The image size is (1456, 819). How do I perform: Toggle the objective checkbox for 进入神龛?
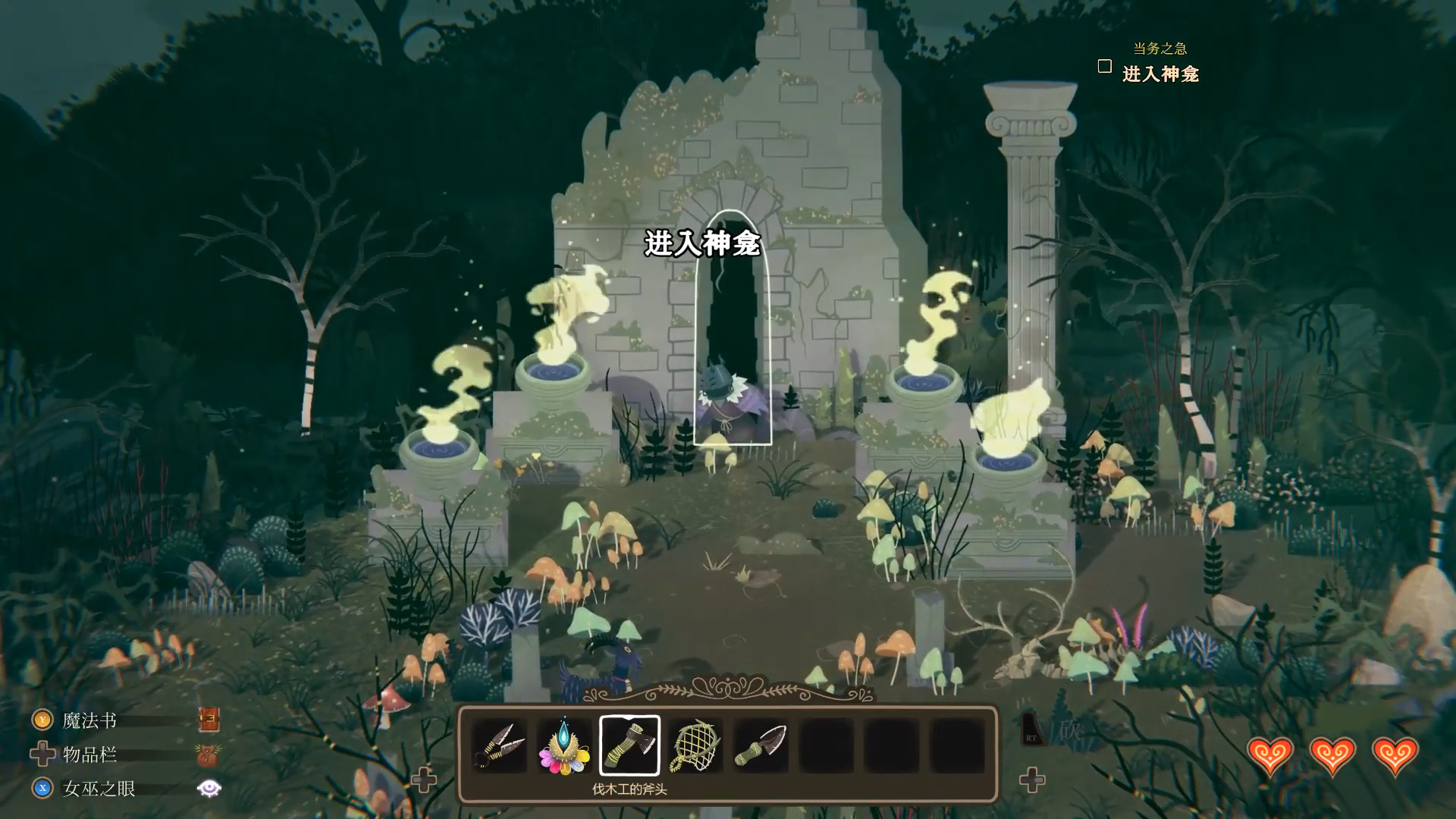(x=1105, y=67)
